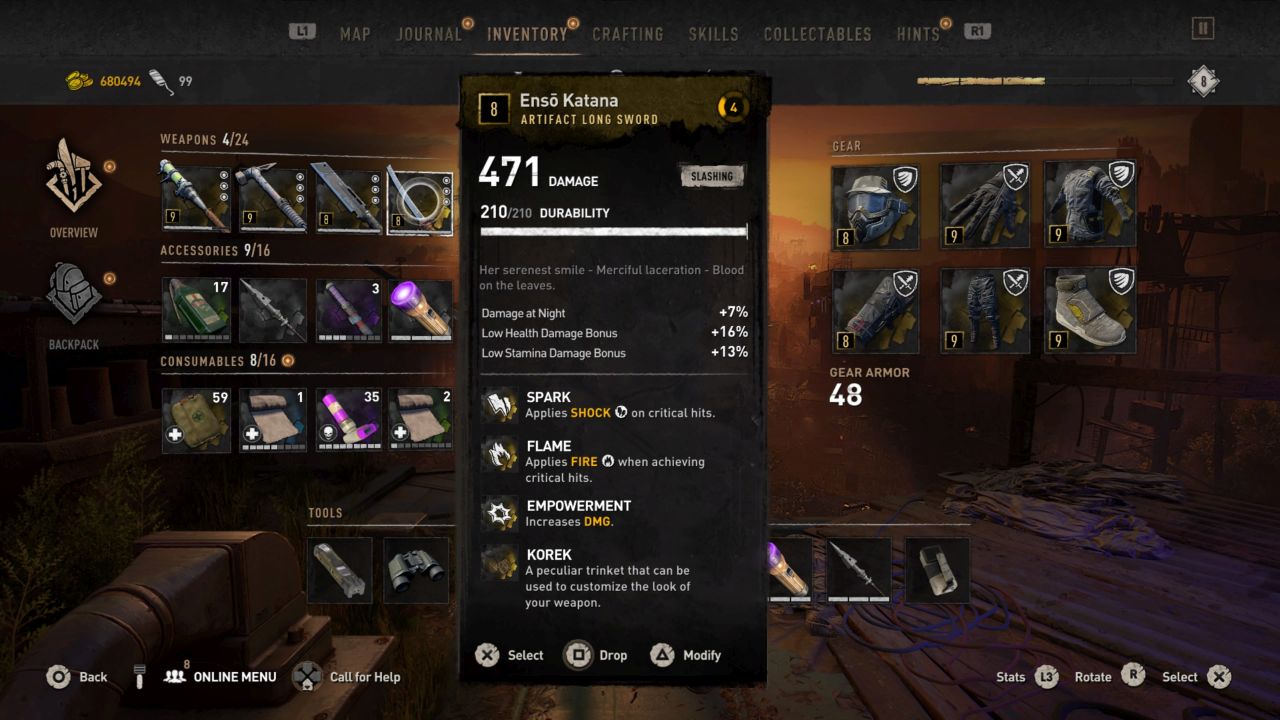
Task: Click Drop to discard the Ensō Katana
Action: pos(597,655)
